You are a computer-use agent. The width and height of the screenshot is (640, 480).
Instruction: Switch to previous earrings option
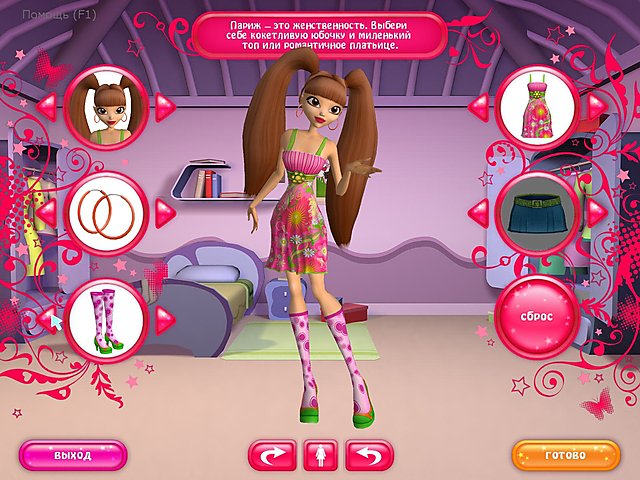click(45, 212)
